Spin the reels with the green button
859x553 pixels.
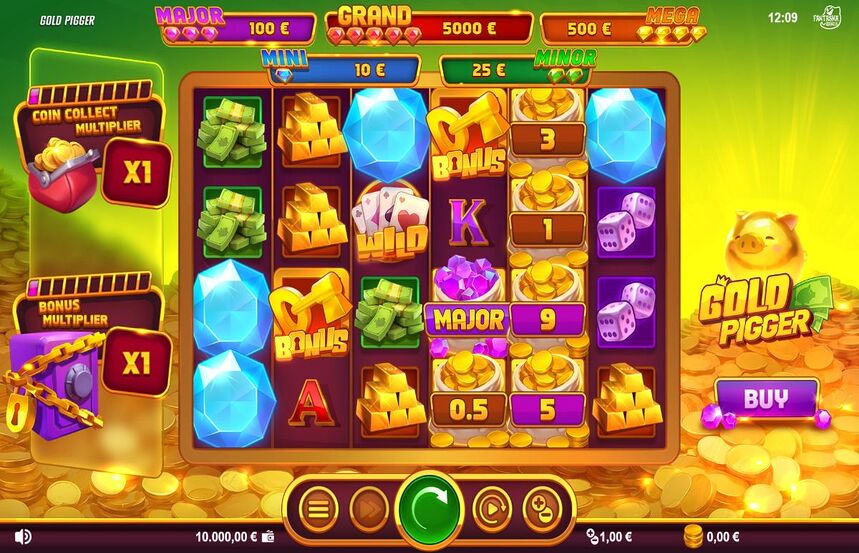point(430,509)
